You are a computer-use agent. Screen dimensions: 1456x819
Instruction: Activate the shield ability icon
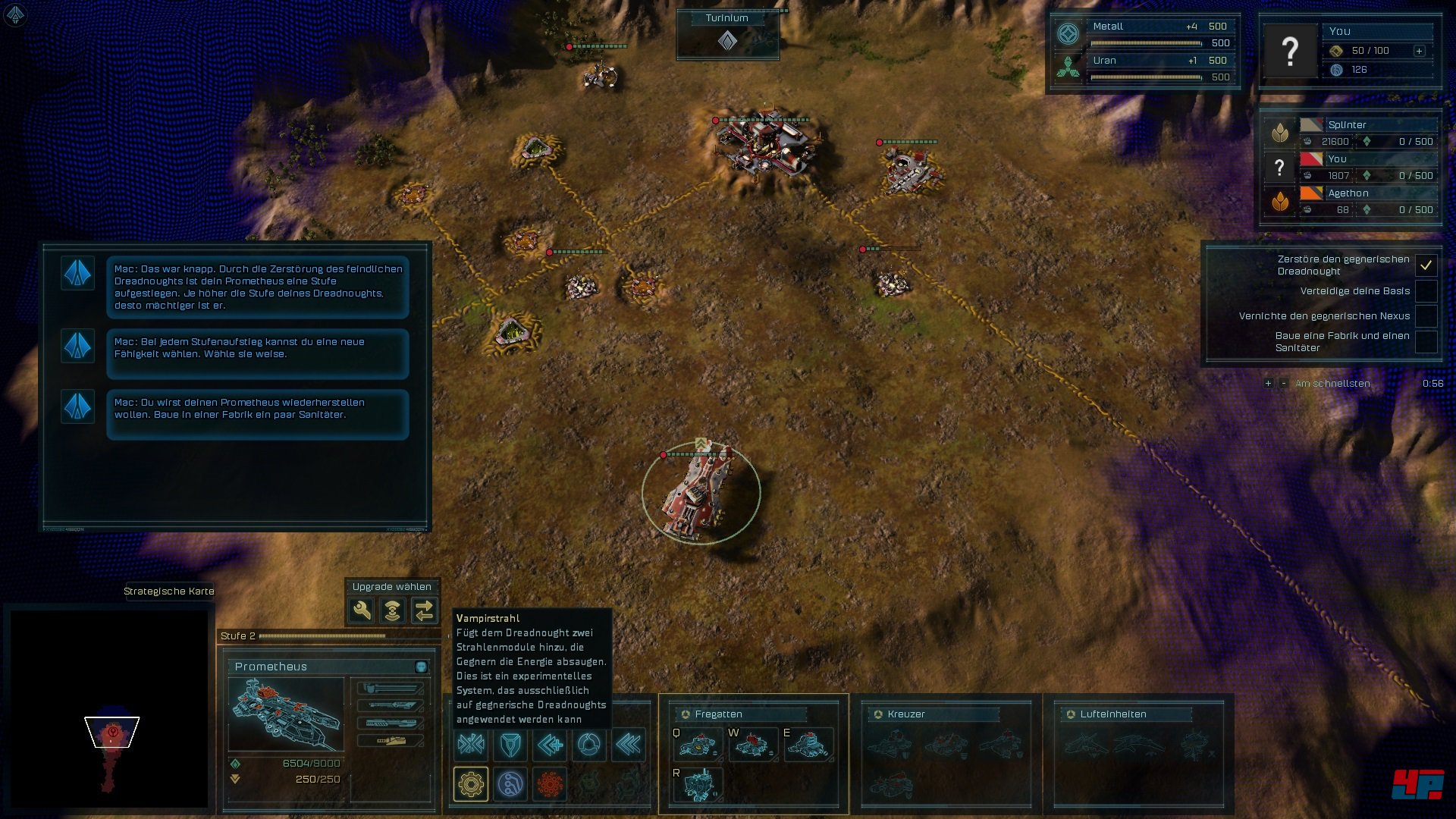point(510,745)
